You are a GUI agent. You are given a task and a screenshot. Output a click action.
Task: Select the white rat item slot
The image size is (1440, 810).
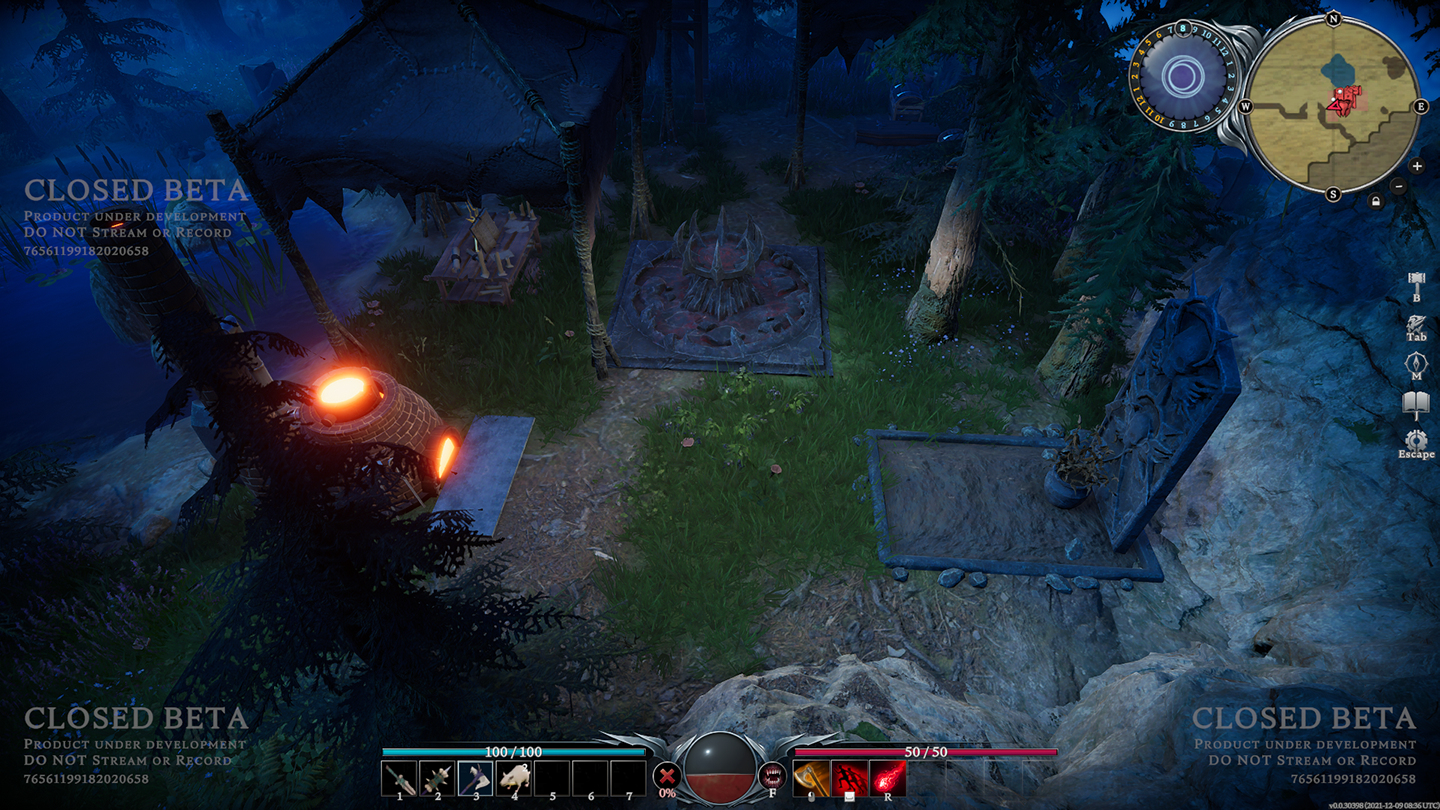pyautogui.click(x=514, y=777)
